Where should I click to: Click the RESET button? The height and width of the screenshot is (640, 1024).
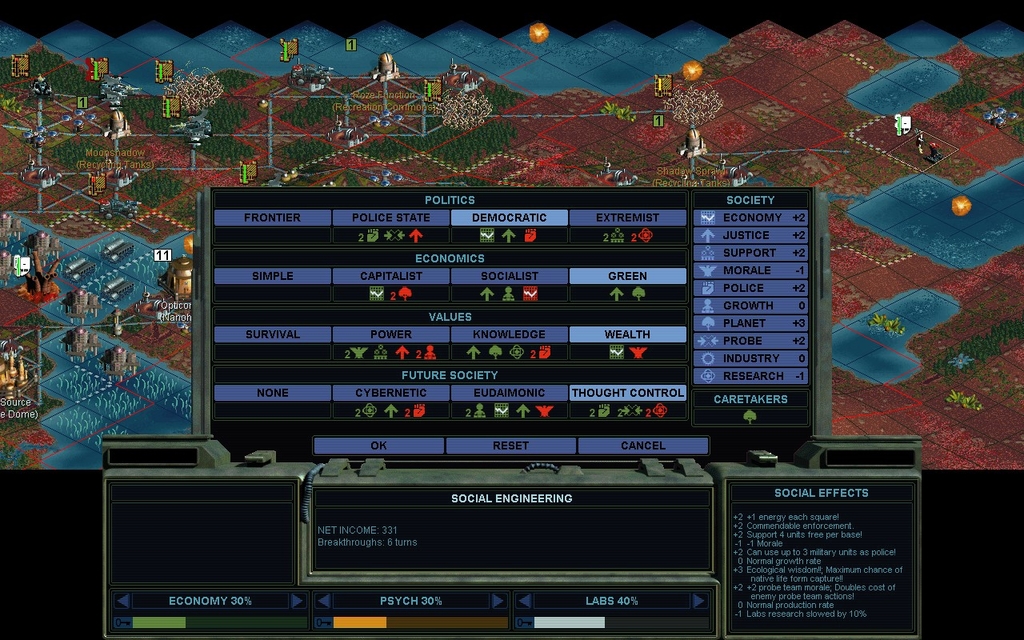click(x=511, y=445)
